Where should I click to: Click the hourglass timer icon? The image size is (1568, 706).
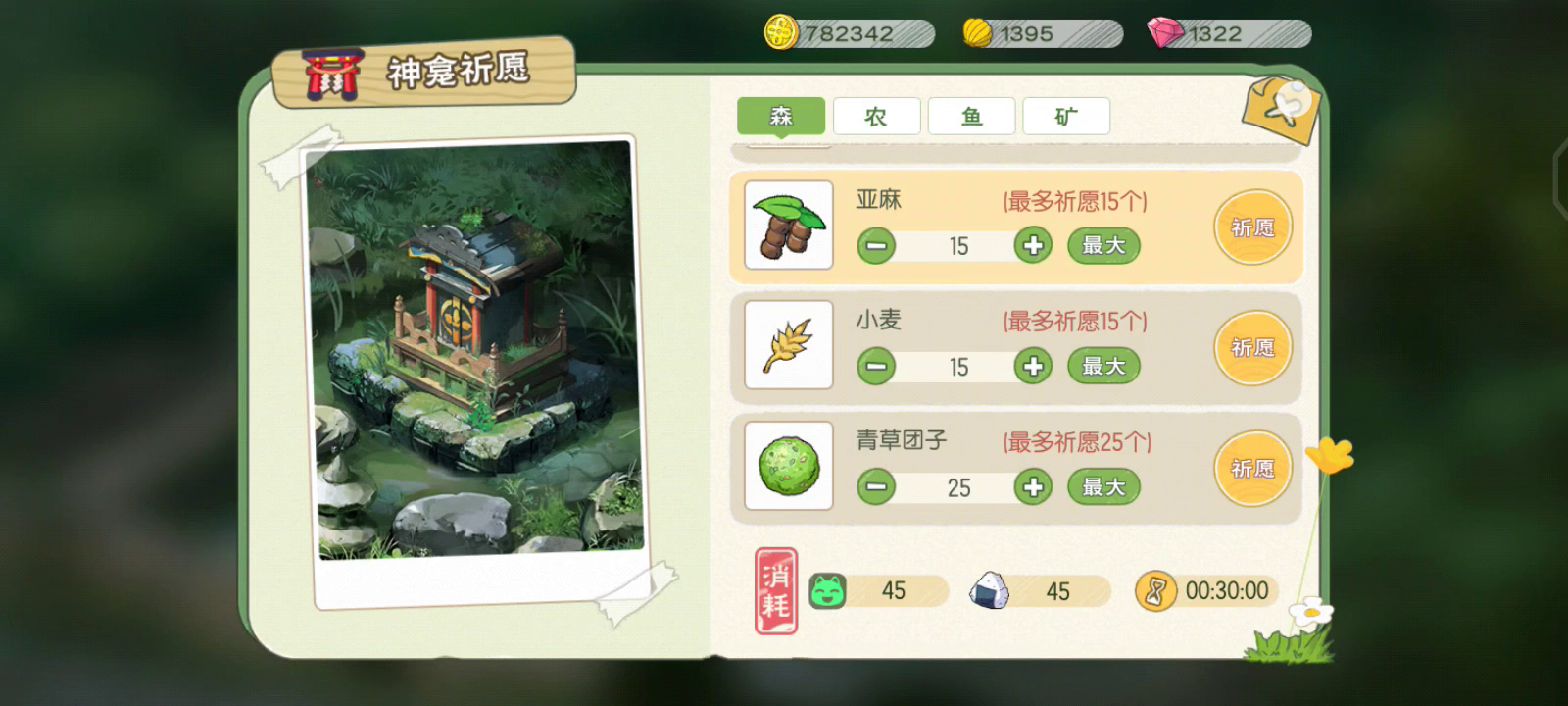click(1156, 590)
